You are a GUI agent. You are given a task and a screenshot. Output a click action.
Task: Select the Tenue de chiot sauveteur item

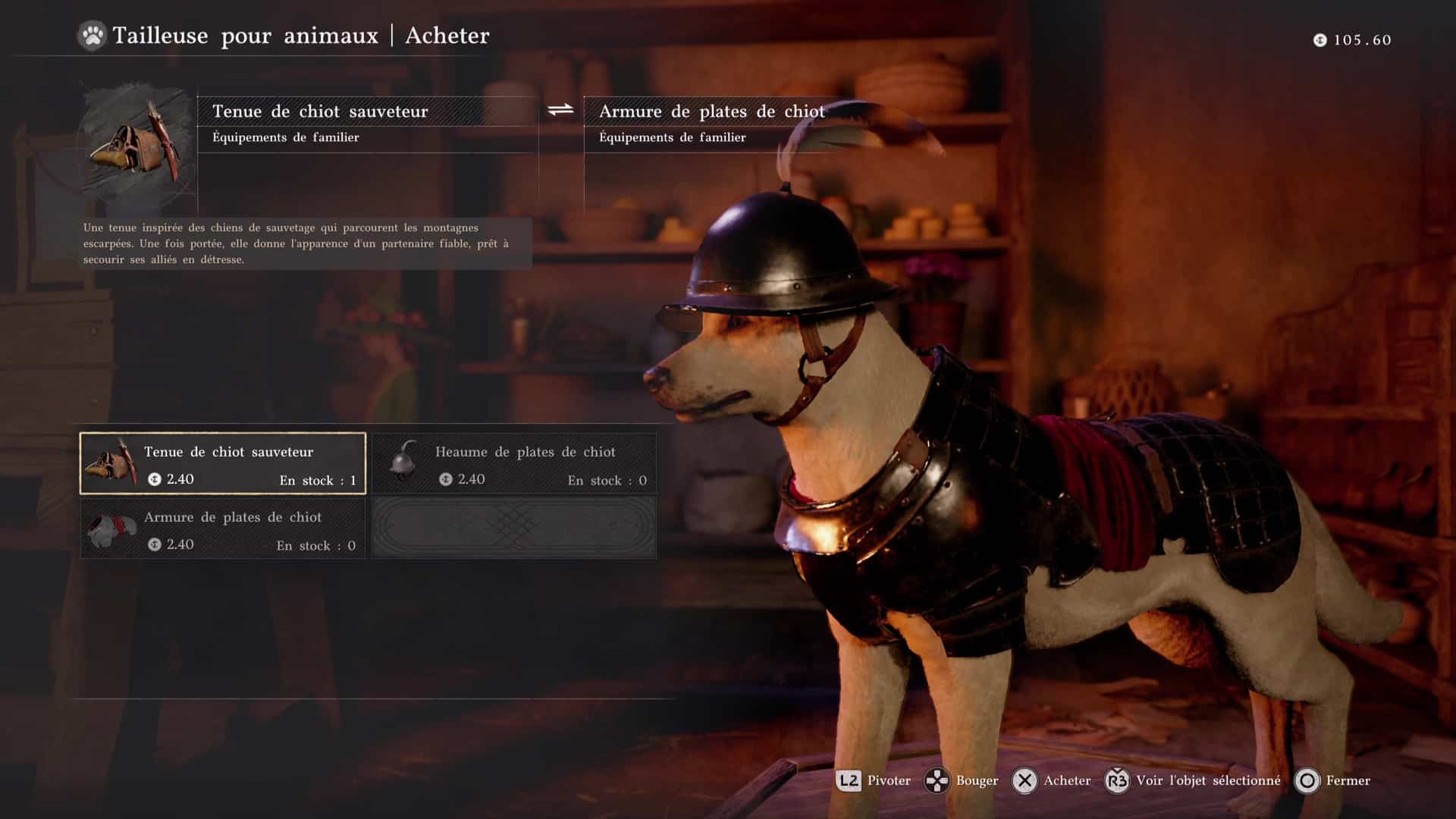point(223,463)
